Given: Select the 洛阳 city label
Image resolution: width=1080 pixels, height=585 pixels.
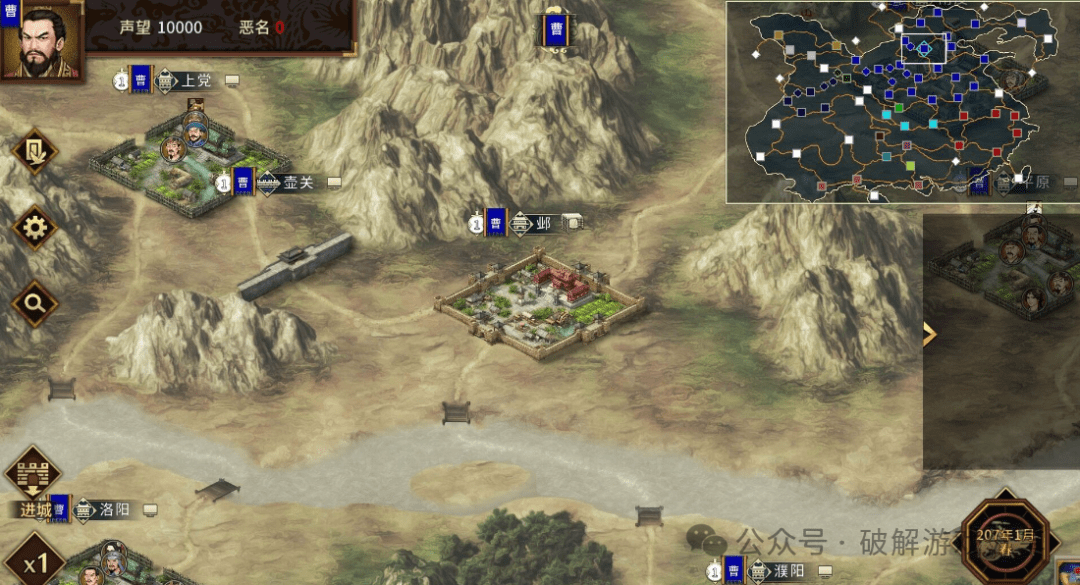Looking at the screenshot, I should click(114, 510).
